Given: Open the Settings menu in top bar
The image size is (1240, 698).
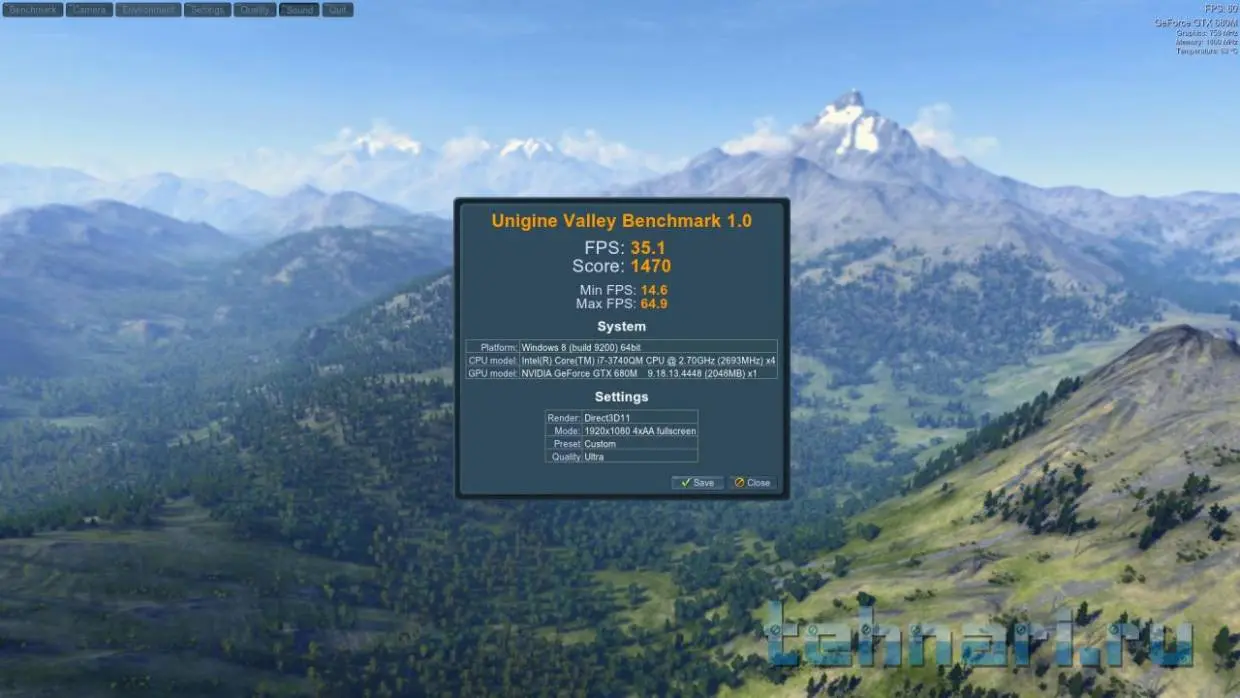Looking at the screenshot, I should tap(207, 10).
